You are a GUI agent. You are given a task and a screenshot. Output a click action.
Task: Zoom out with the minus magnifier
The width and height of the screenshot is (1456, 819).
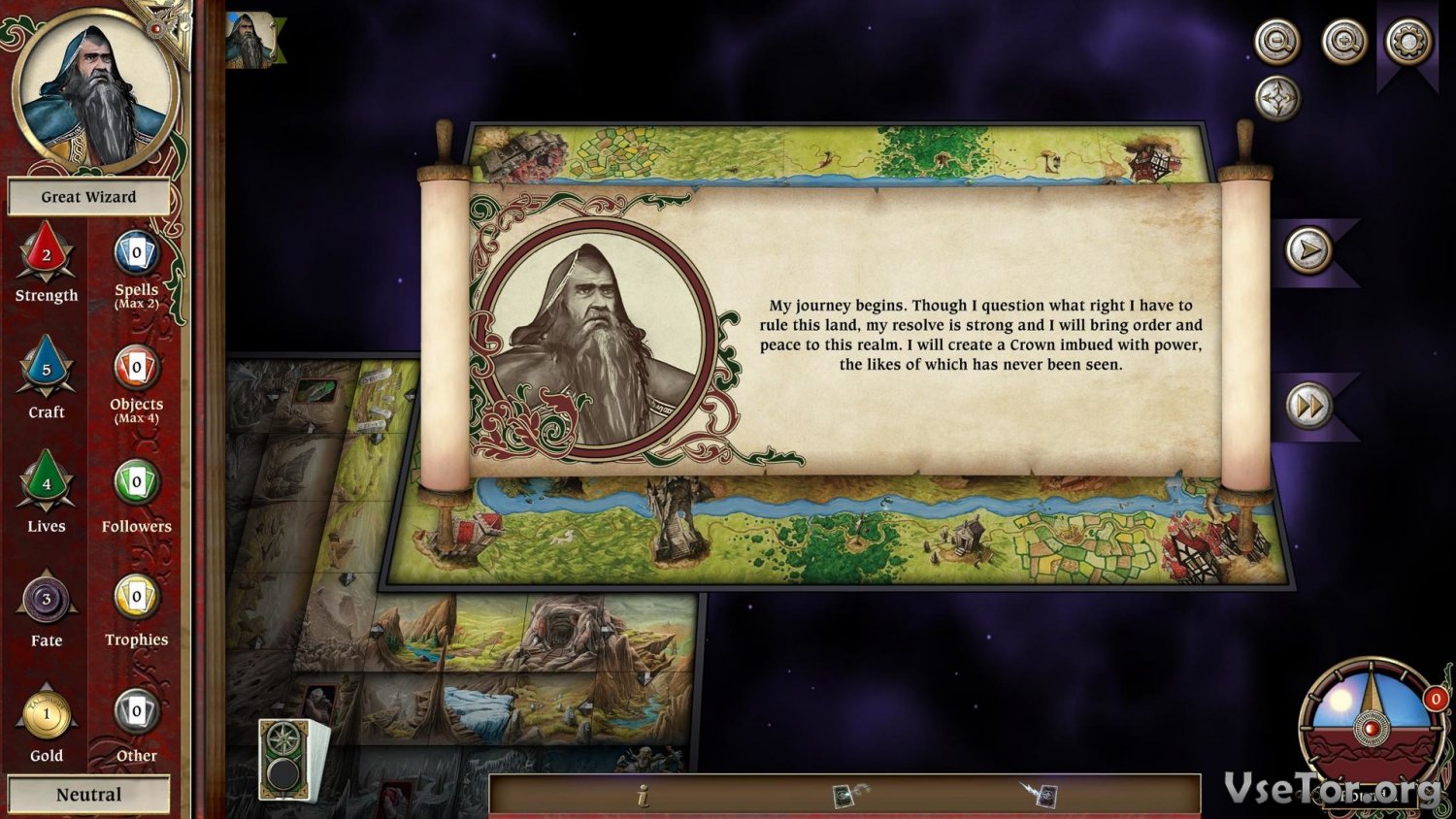tap(1276, 42)
